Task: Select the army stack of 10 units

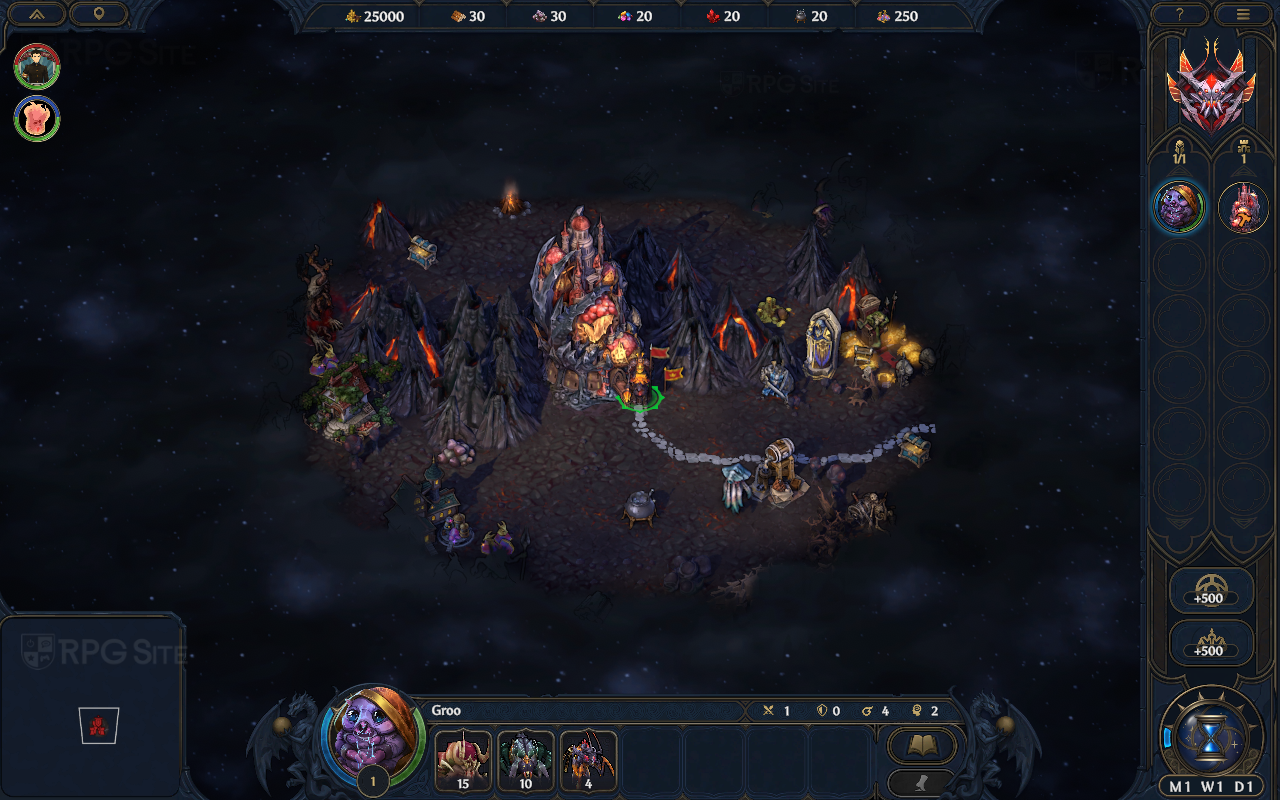Action: pos(525,761)
